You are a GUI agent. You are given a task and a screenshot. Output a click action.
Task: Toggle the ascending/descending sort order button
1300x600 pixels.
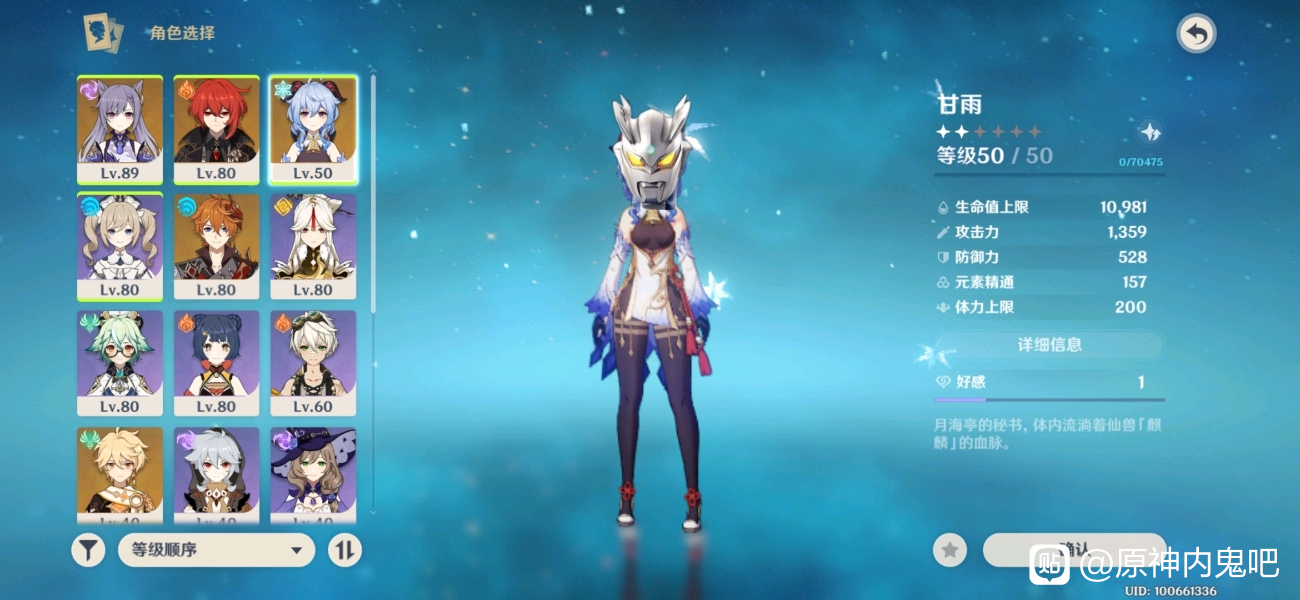pyautogui.click(x=345, y=549)
